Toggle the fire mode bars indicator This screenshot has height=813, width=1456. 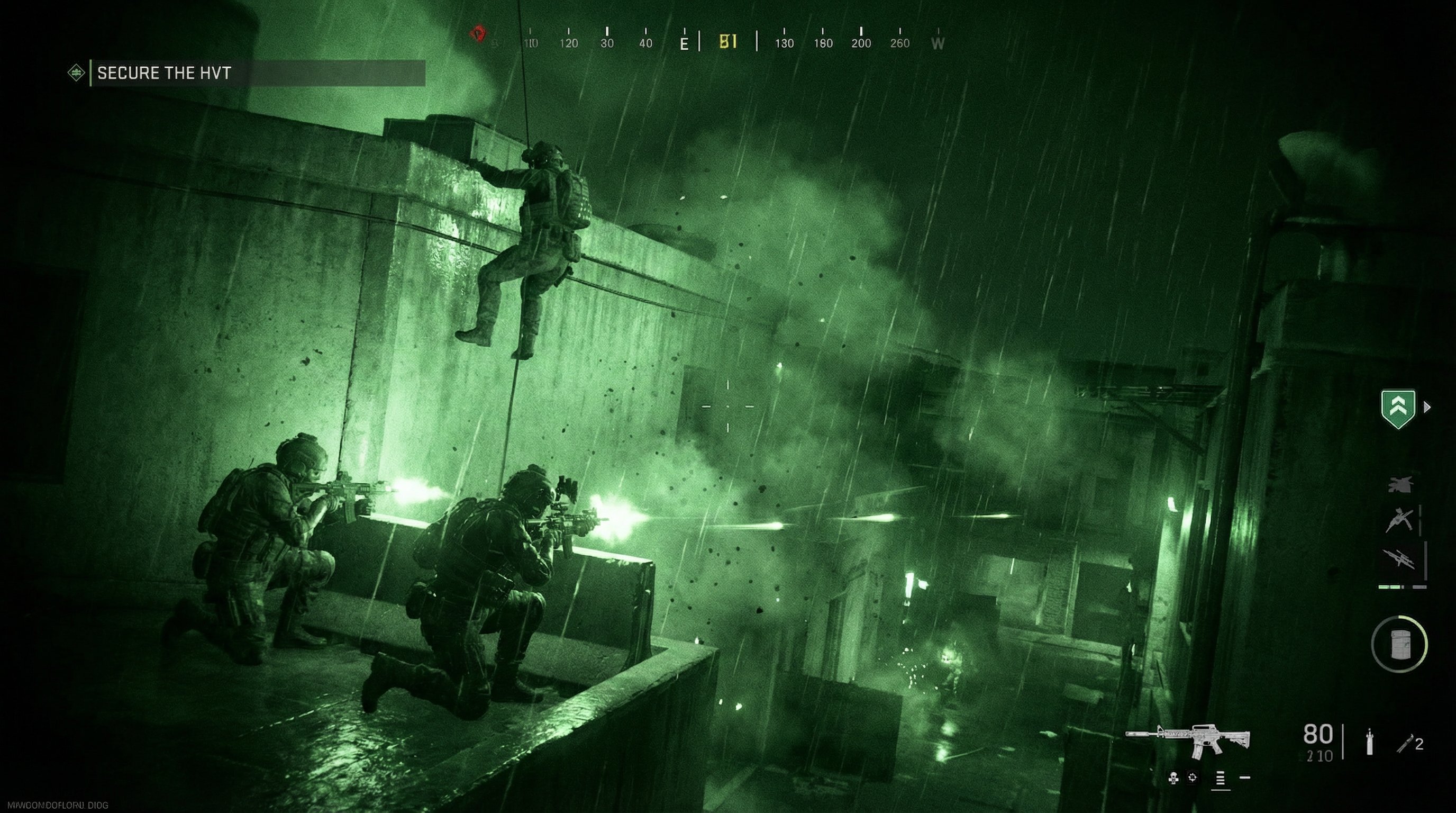click(1221, 779)
